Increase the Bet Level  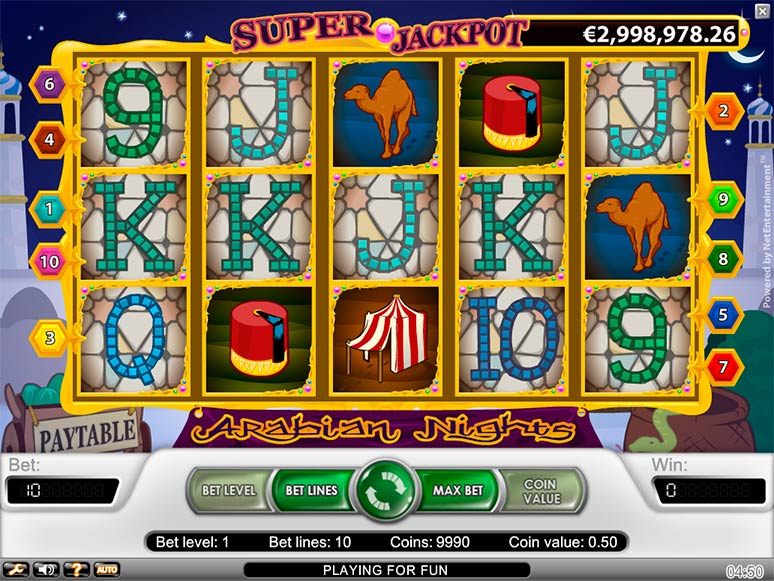click(x=229, y=490)
